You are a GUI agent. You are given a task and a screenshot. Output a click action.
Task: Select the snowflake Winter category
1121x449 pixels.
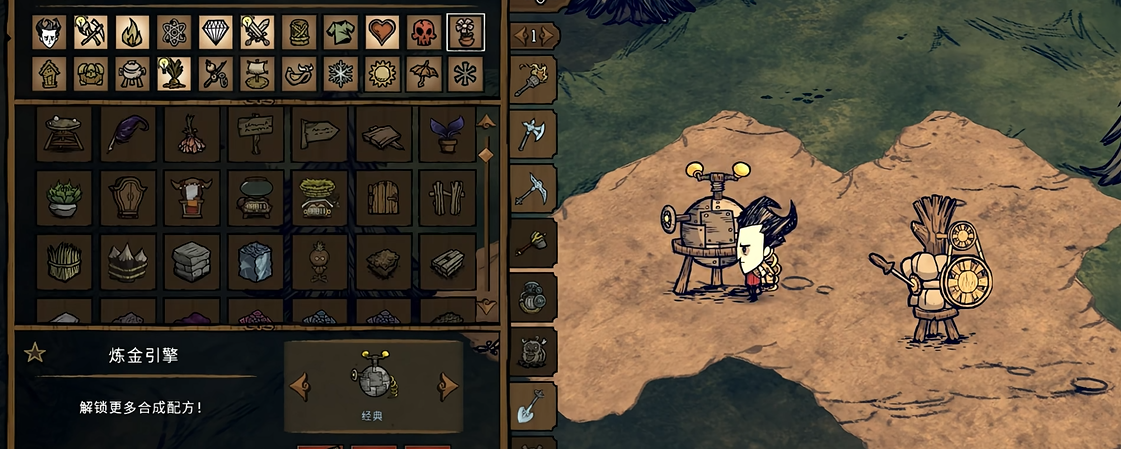point(340,74)
